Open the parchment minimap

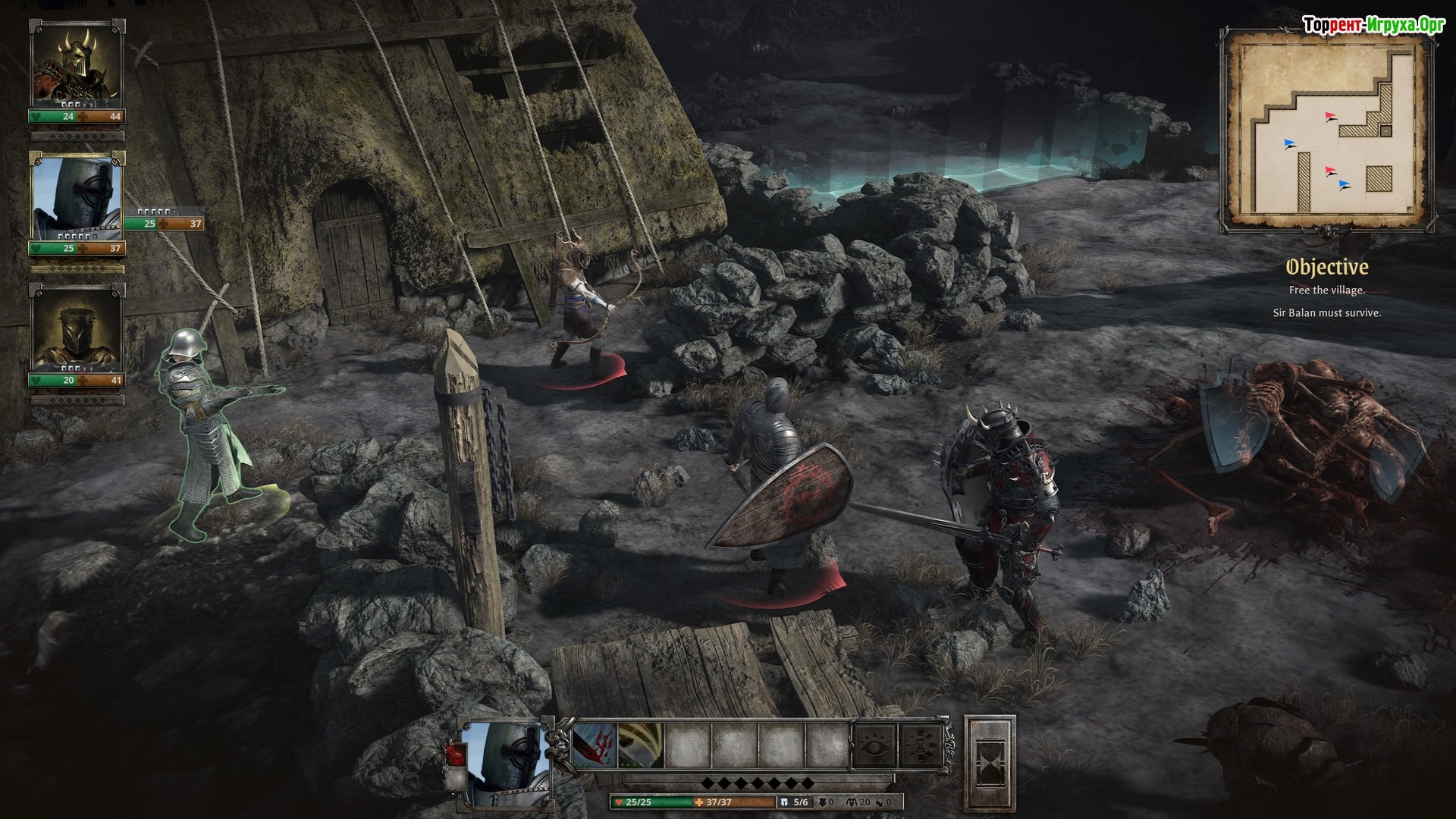pos(1327,129)
